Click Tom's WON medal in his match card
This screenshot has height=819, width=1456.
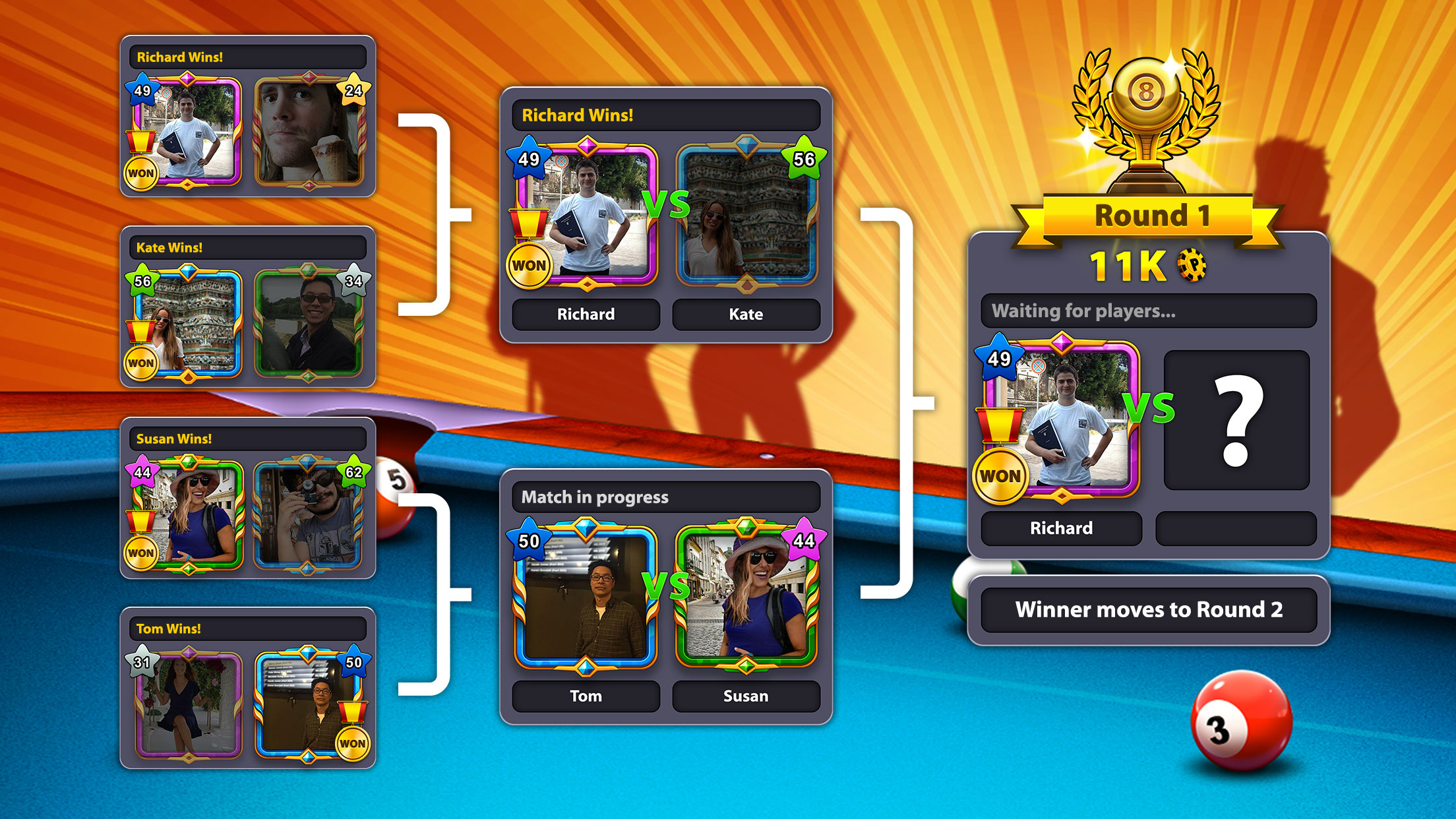pyautogui.click(x=351, y=742)
